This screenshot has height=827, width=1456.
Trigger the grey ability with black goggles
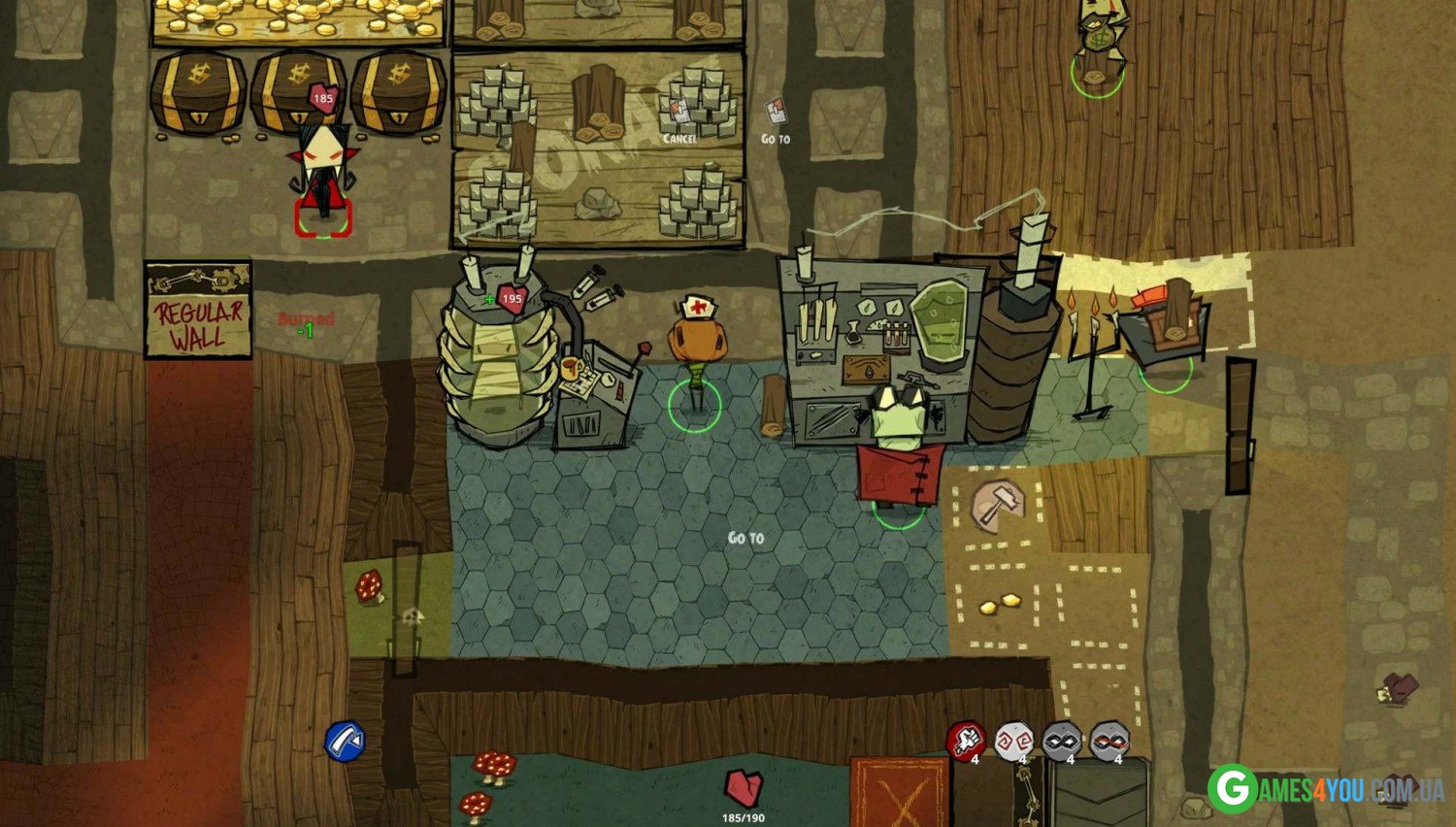point(1061,741)
